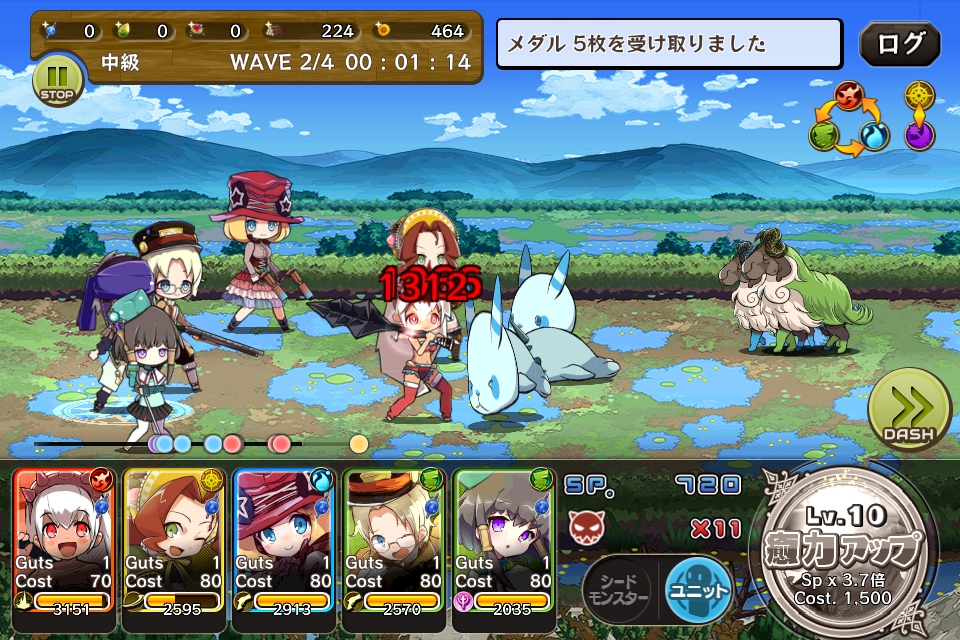Open the battle log (ログ)

click(x=899, y=44)
